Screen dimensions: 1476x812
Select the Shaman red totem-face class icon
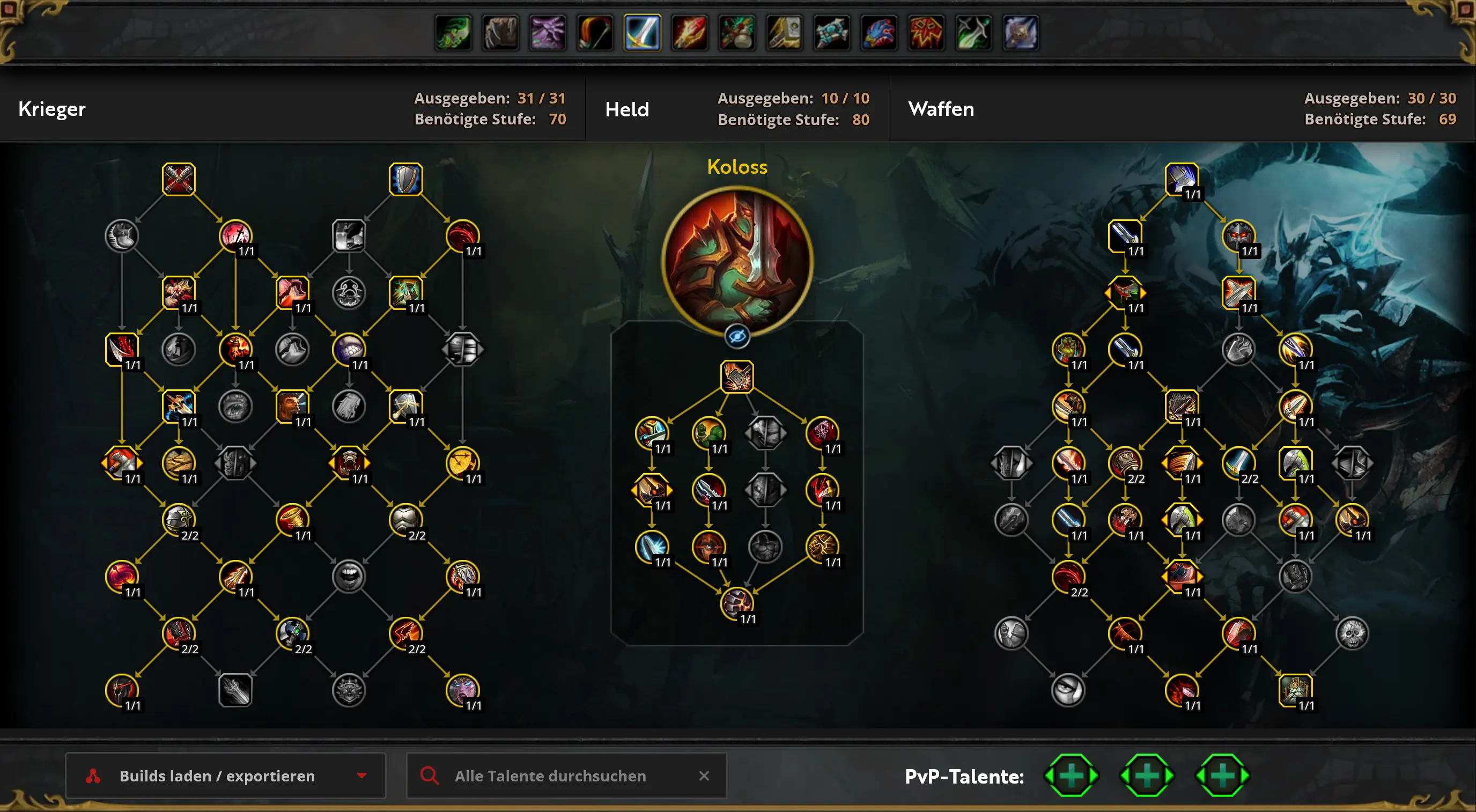point(926,33)
